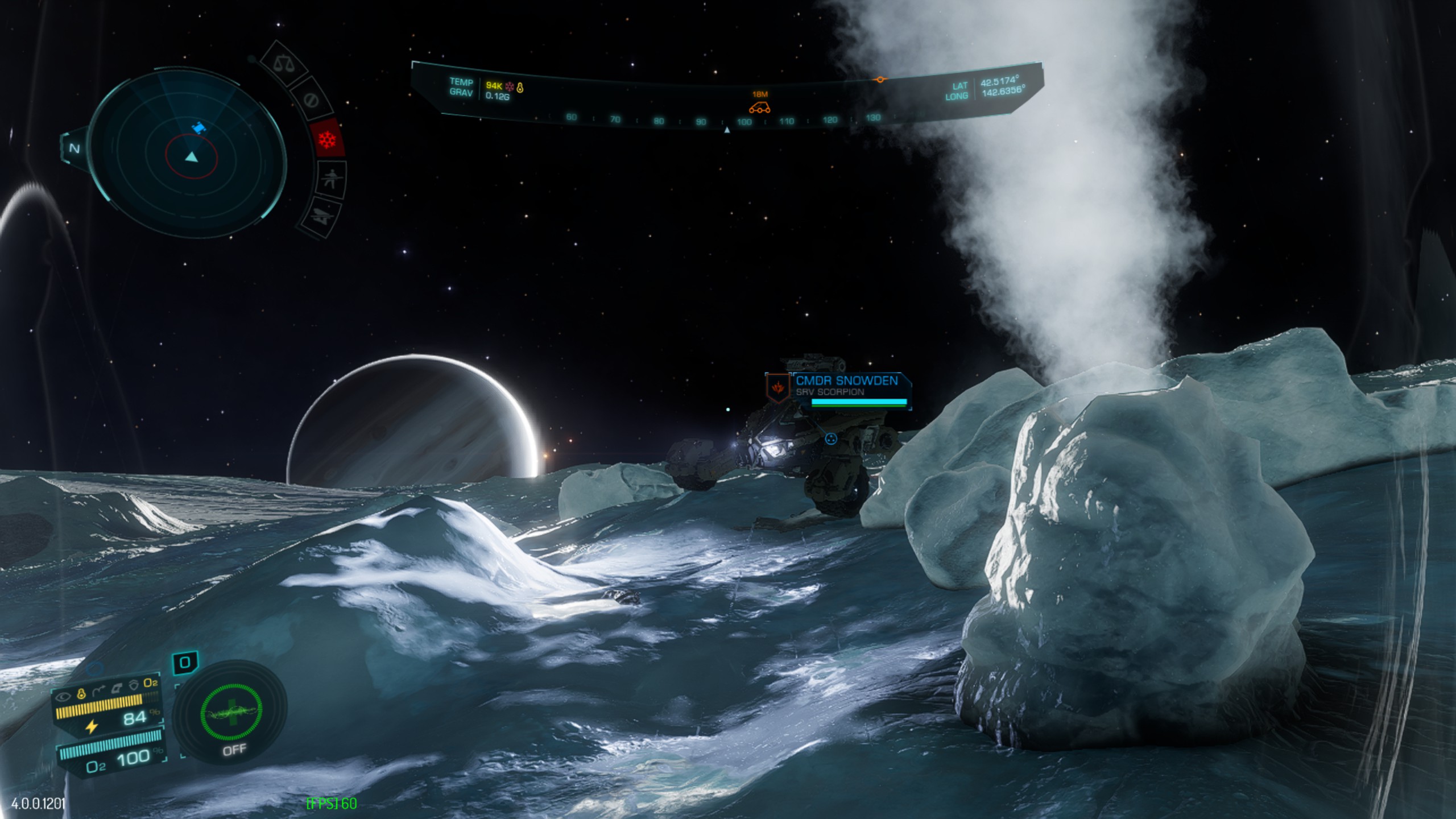The height and width of the screenshot is (819, 1456).
Task: Click the scales legal status icon
Action: pos(283,63)
